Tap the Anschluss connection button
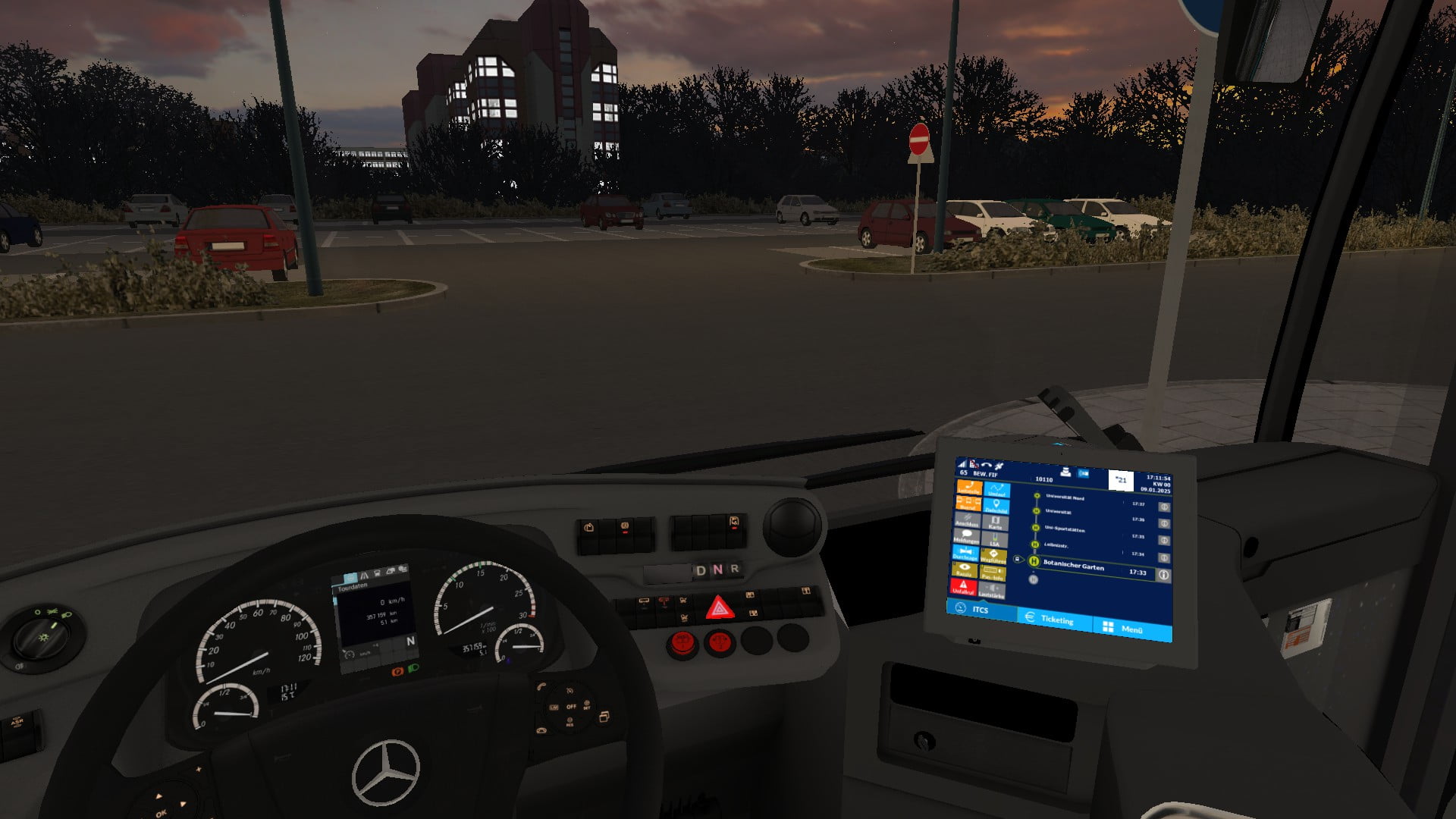 [967, 520]
